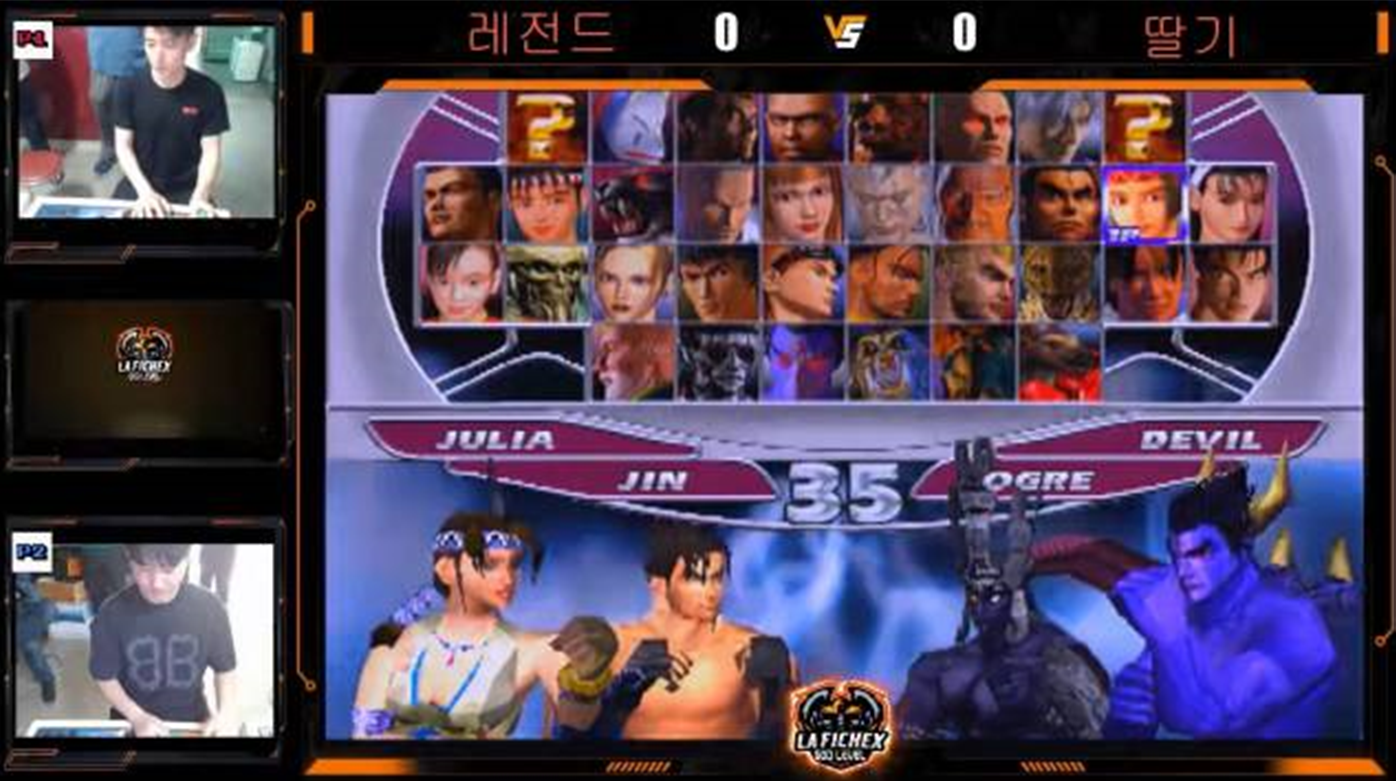Select Xiaoyu's pigtailed girl portrait

pos(461,283)
